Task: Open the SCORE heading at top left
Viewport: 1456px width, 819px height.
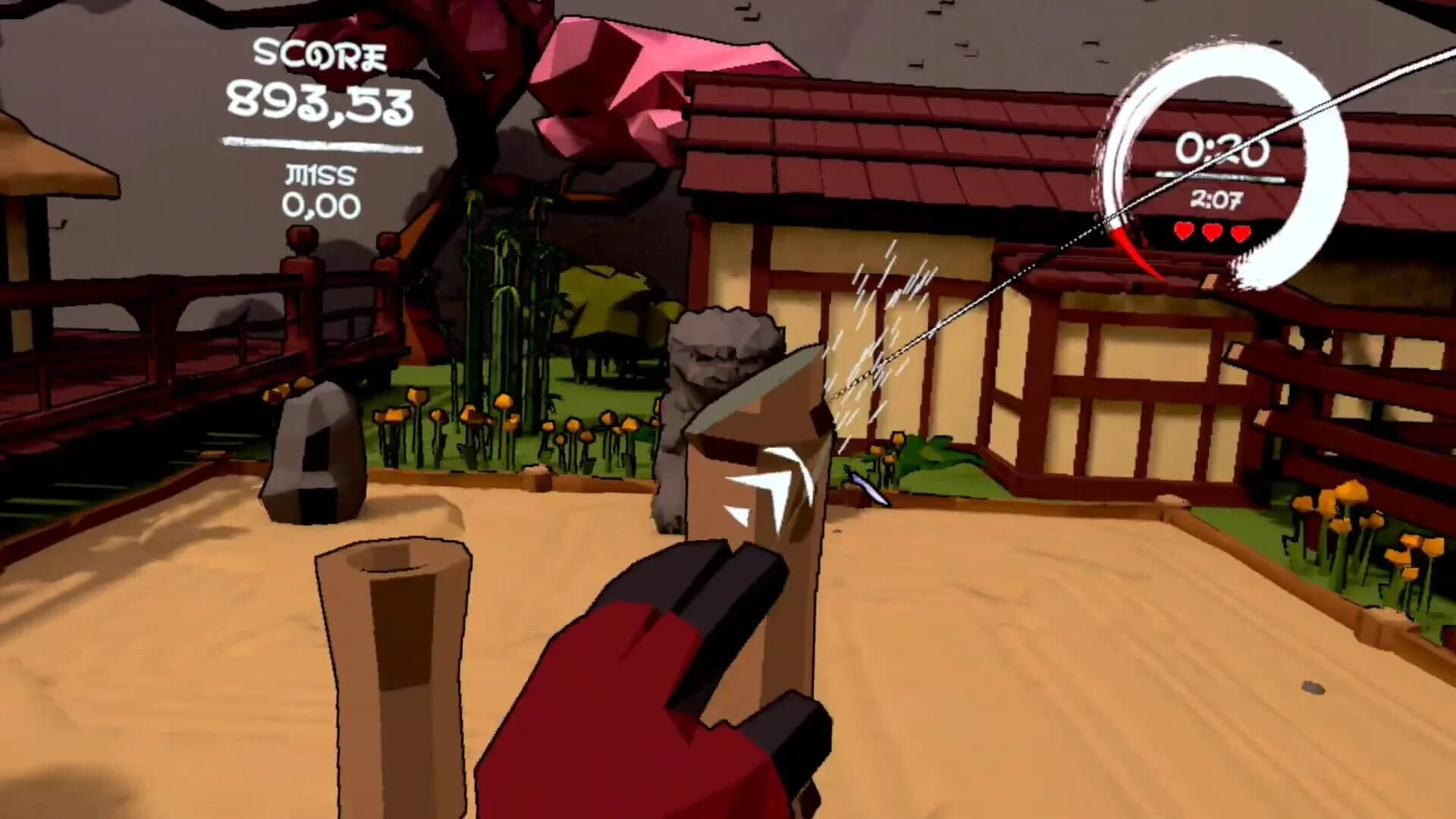Action: 321,53
